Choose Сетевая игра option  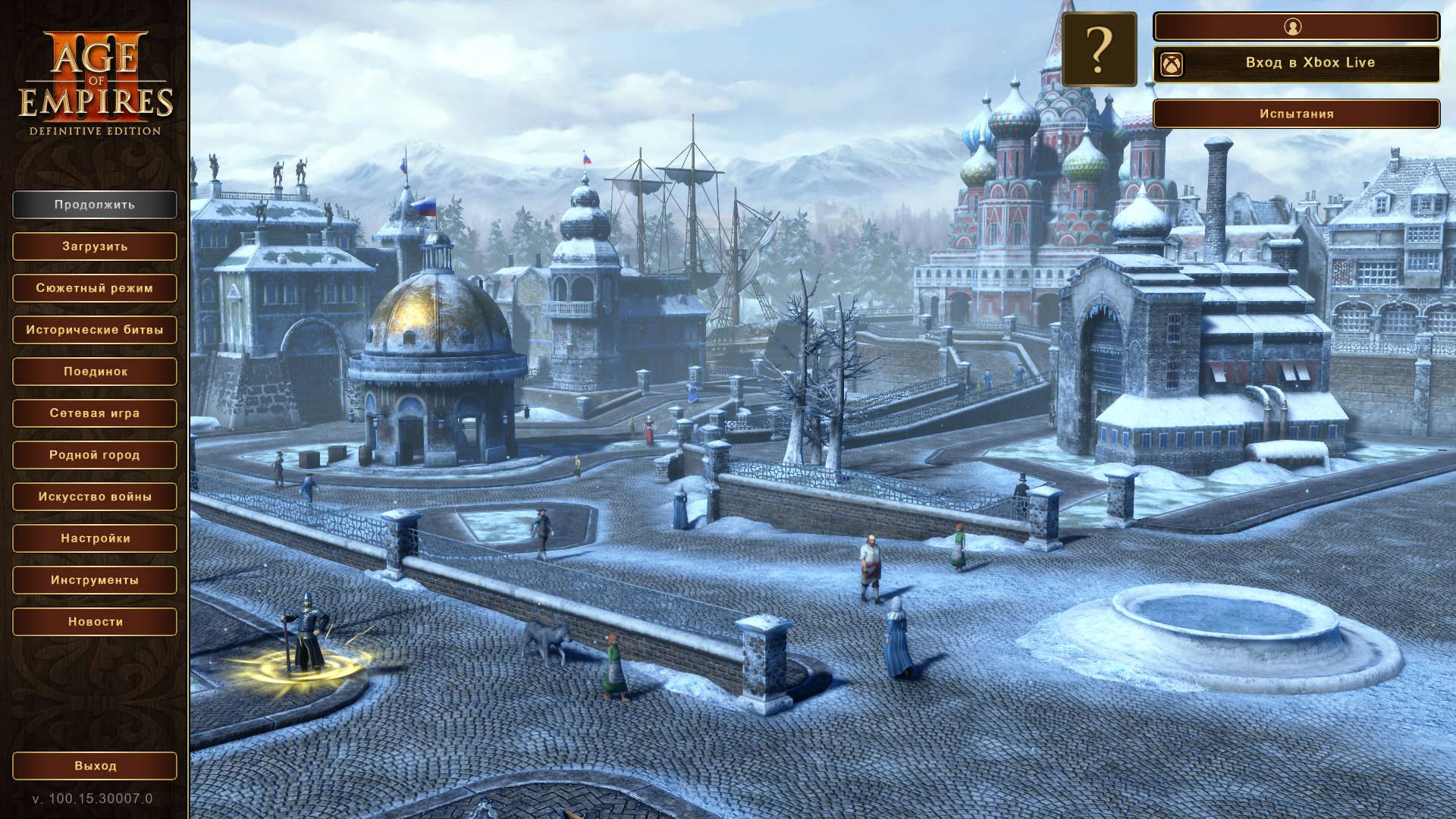tap(95, 413)
